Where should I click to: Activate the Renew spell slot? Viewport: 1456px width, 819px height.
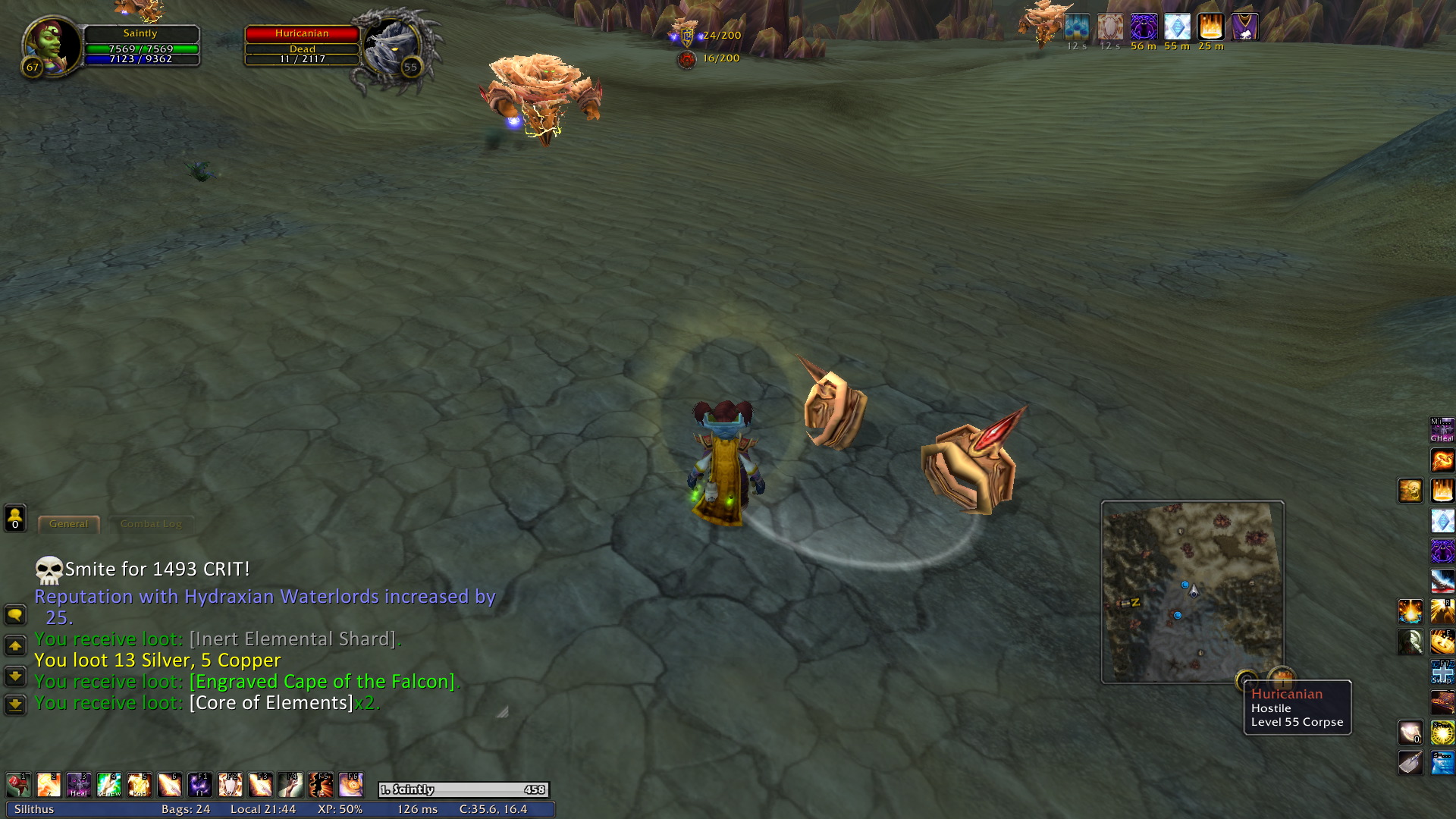[109, 785]
